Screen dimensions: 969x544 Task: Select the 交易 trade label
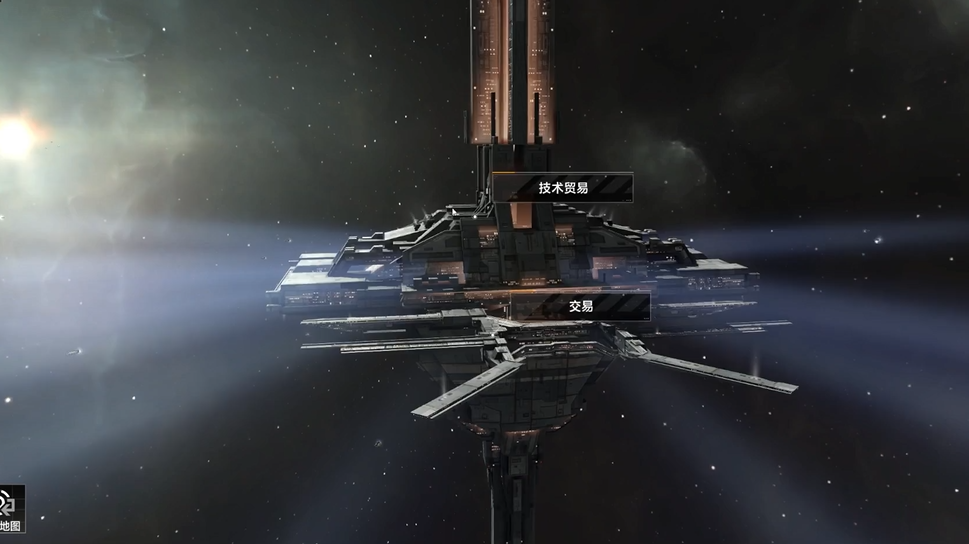(581, 306)
